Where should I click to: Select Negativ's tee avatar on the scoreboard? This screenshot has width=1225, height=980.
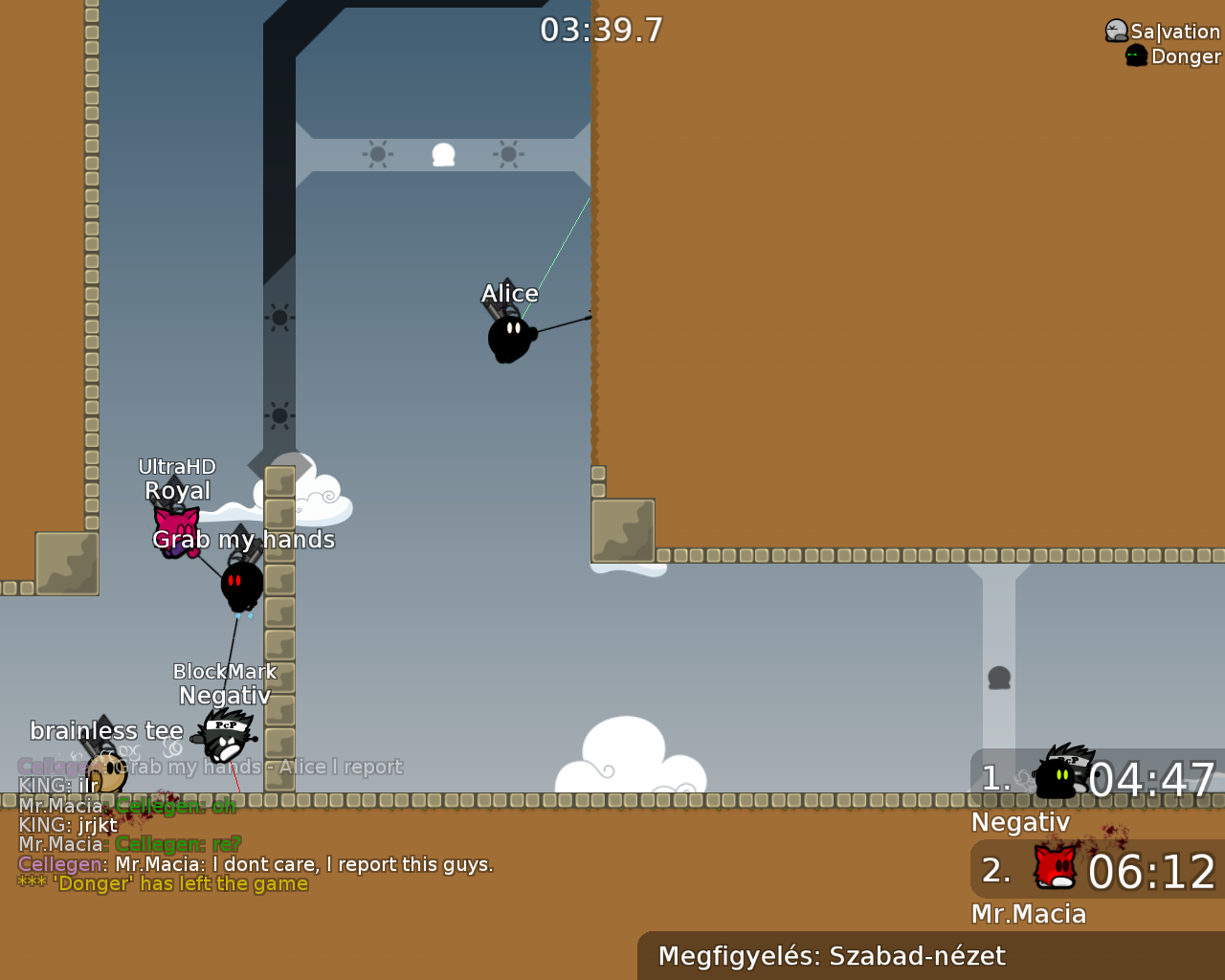(x=1060, y=777)
